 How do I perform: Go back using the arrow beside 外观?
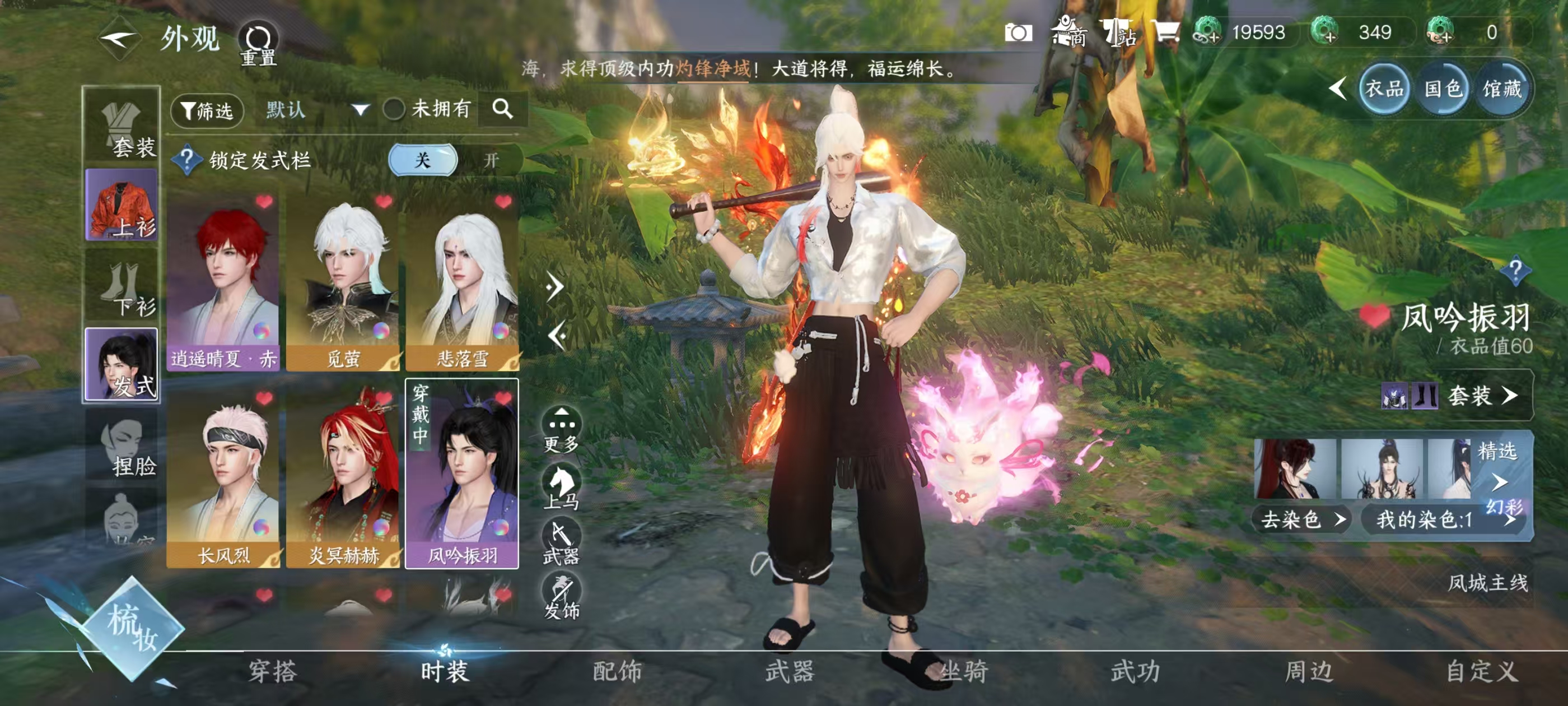pyautogui.click(x=119, y=40)
